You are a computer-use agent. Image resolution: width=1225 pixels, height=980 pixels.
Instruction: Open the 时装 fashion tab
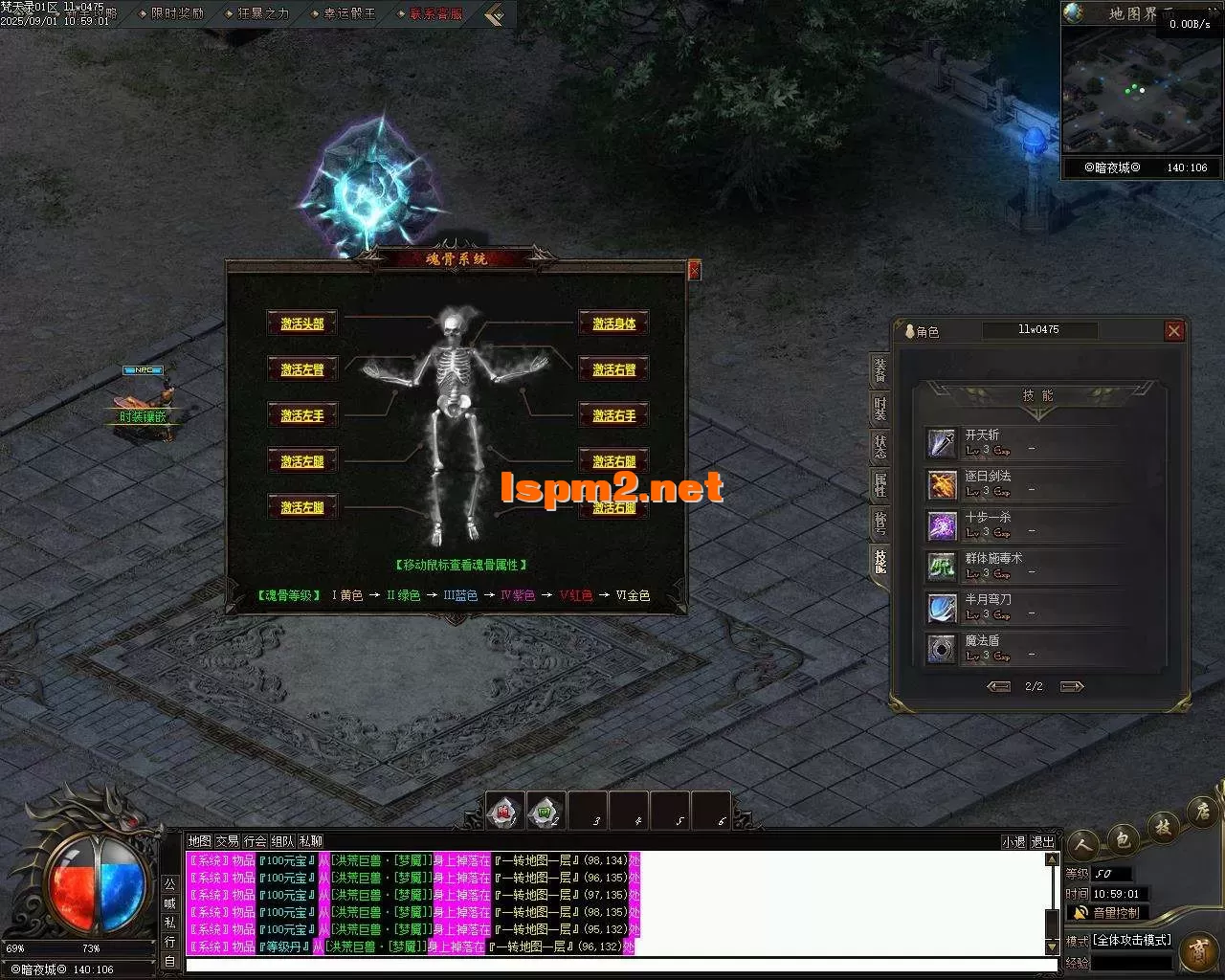[880, 409]
